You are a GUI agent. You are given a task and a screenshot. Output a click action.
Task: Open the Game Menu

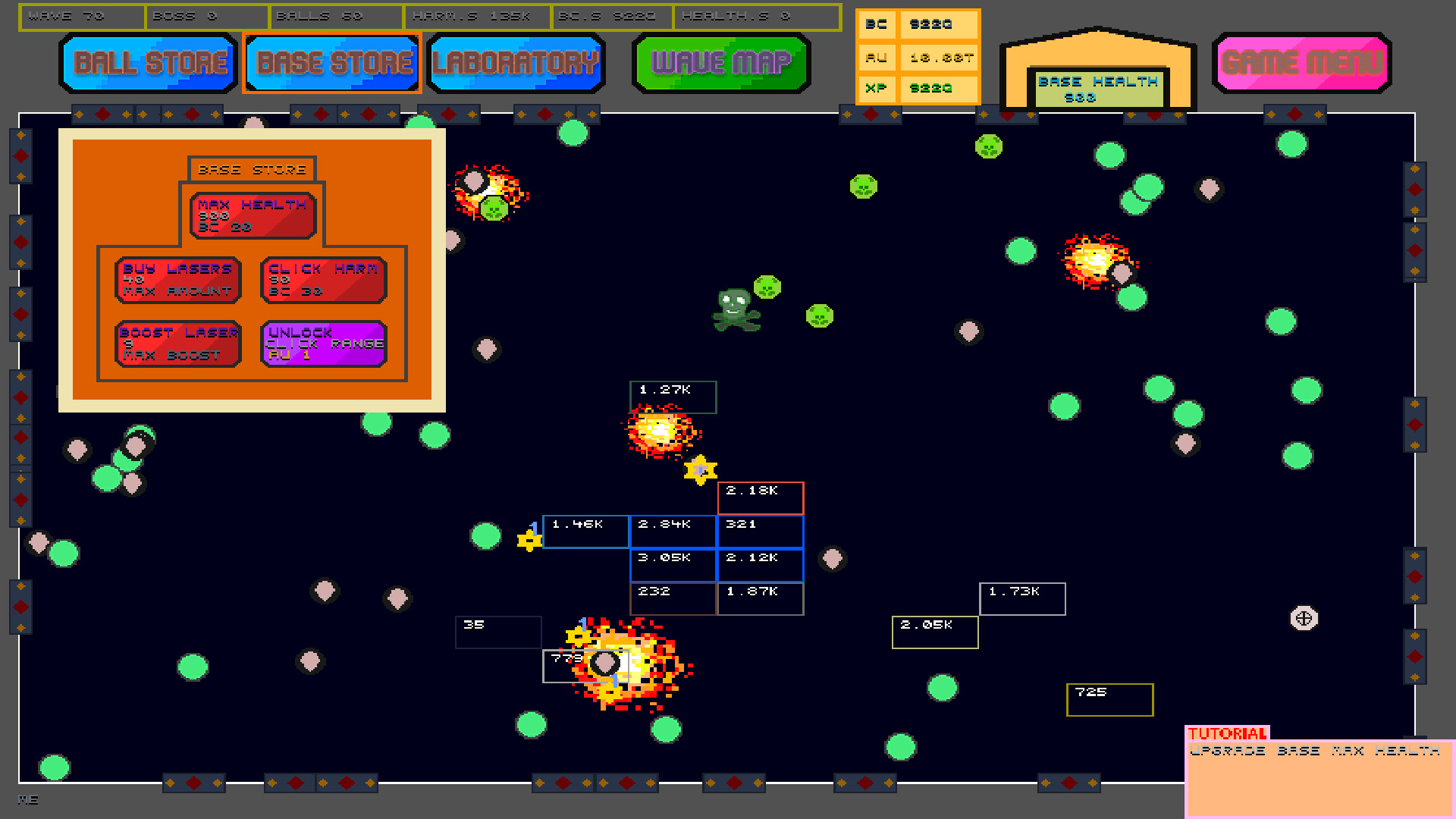click(1301, 64)
